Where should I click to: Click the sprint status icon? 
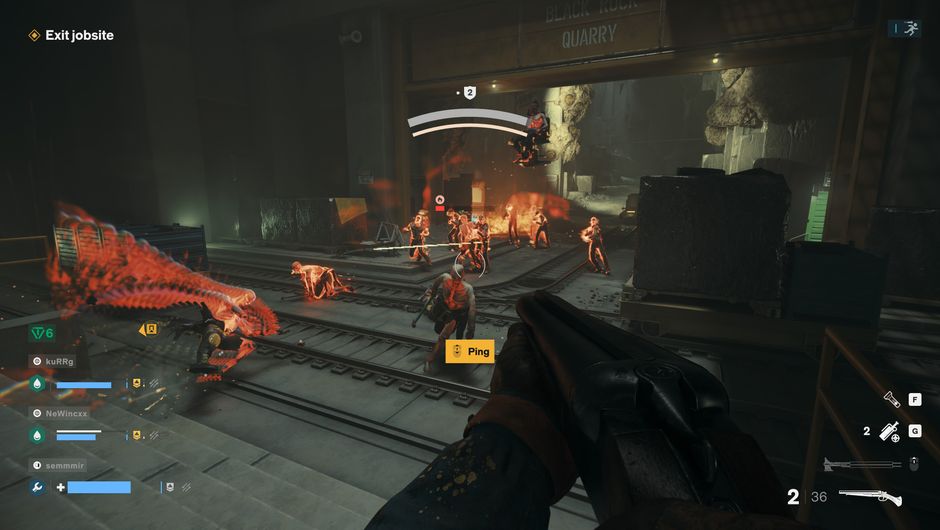[x=910, y=29]
